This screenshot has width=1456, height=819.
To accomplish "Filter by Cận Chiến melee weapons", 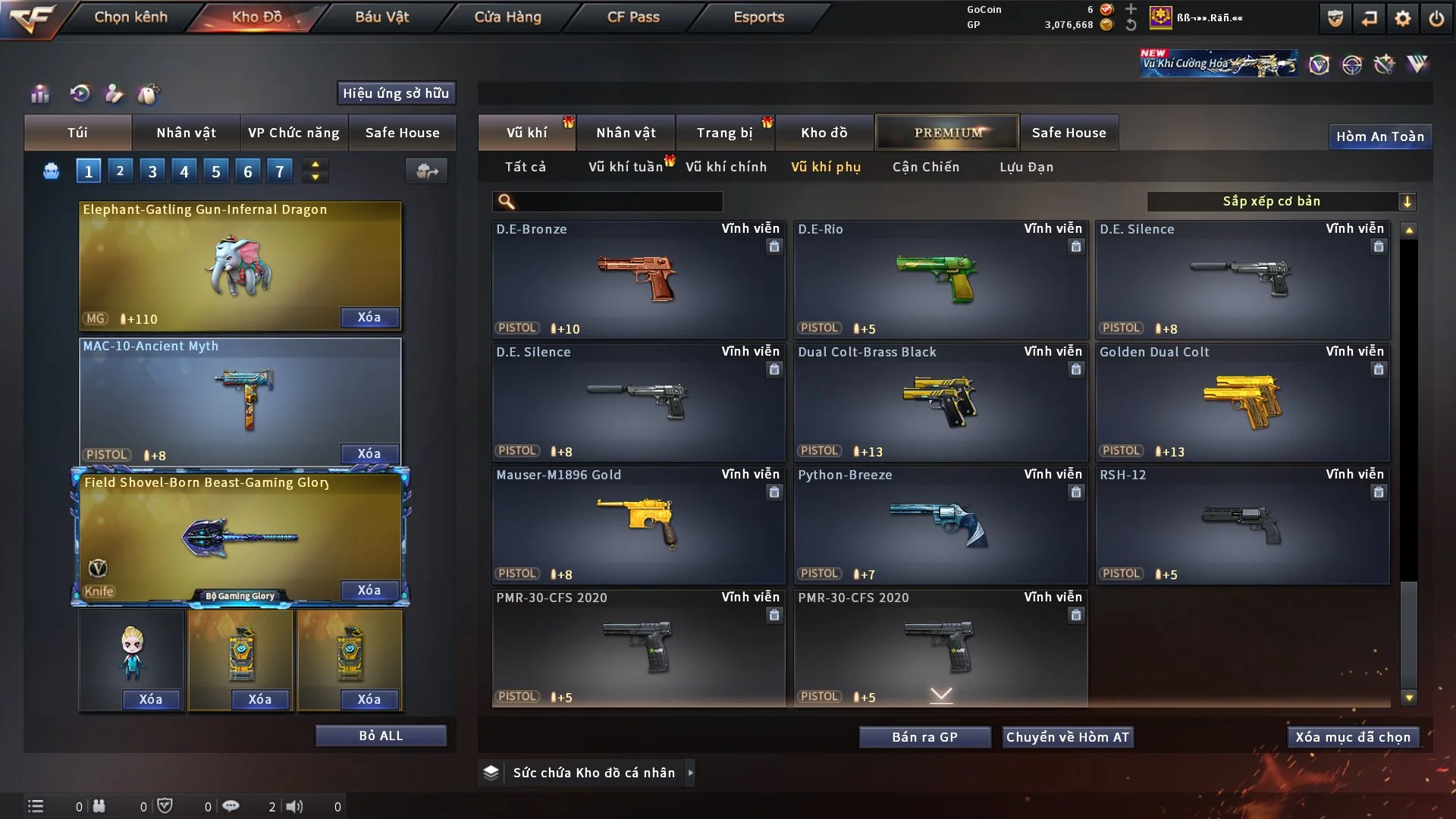I will [x=926, y=167].
